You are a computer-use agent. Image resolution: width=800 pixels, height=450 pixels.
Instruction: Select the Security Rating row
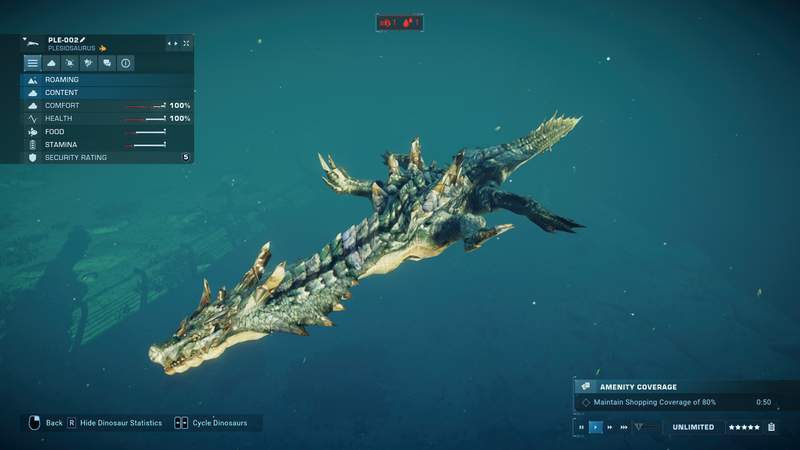point(107,157)
